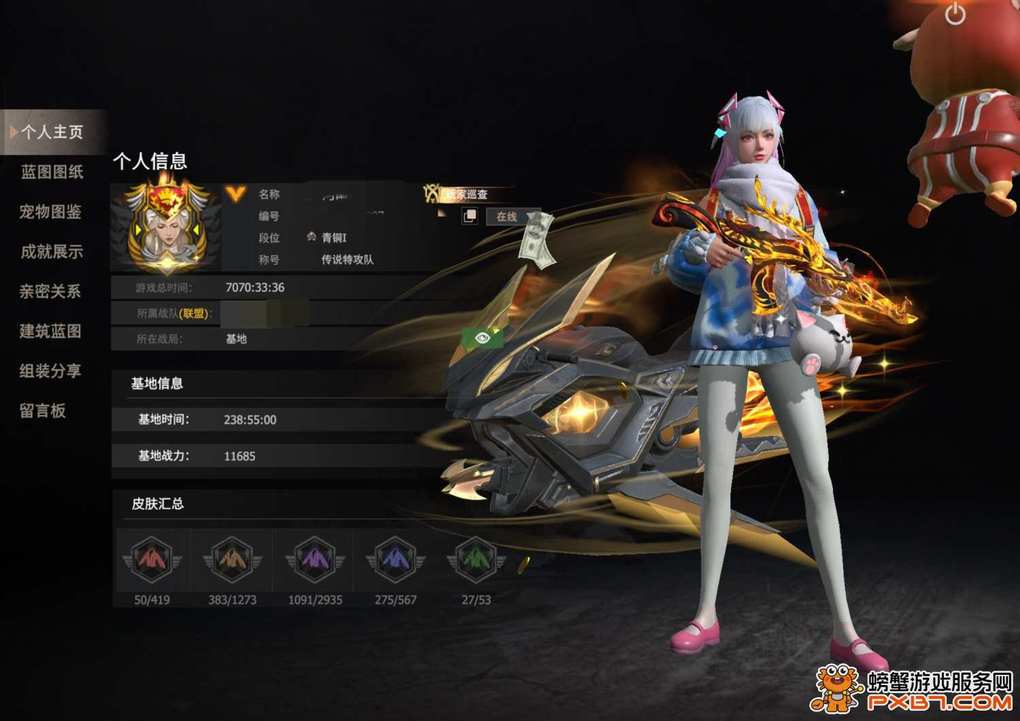Image resolution: width=1020 pixels, height=721 pixels.
Task: Select the red jacket skin badge
Action: (152, 559)
